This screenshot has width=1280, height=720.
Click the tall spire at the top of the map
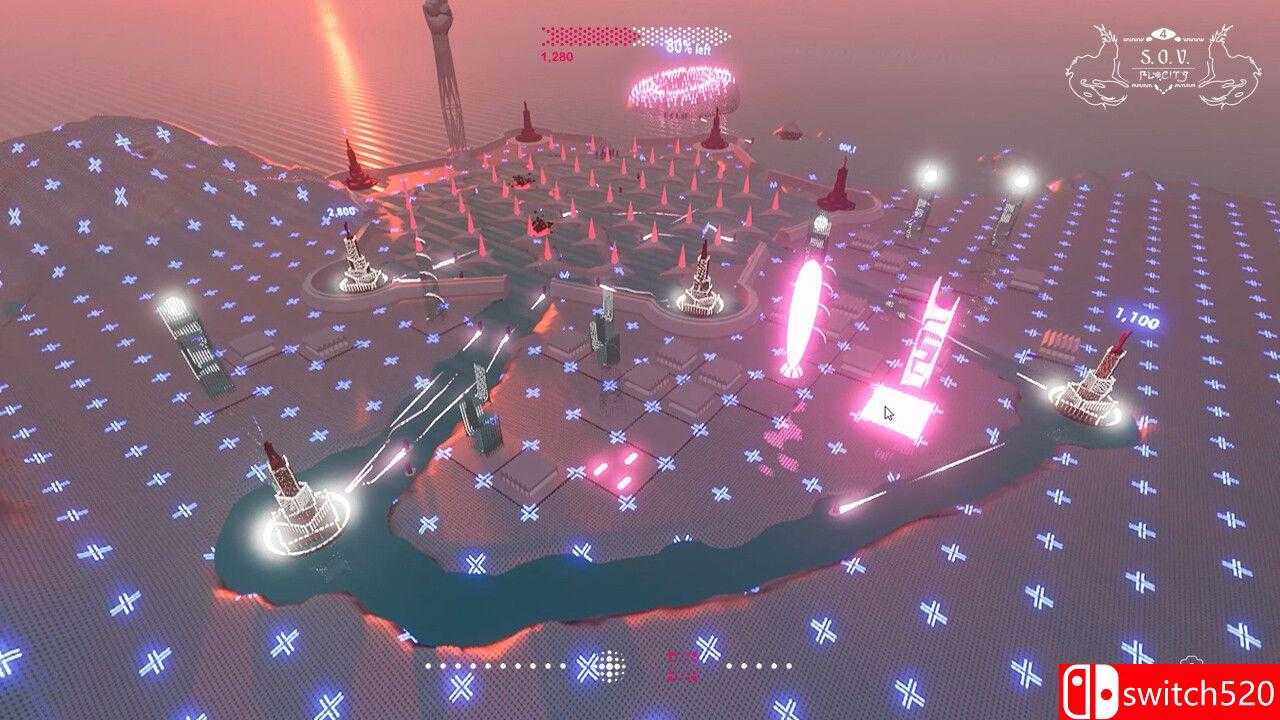pyautogui.click(x=442, y=60)
